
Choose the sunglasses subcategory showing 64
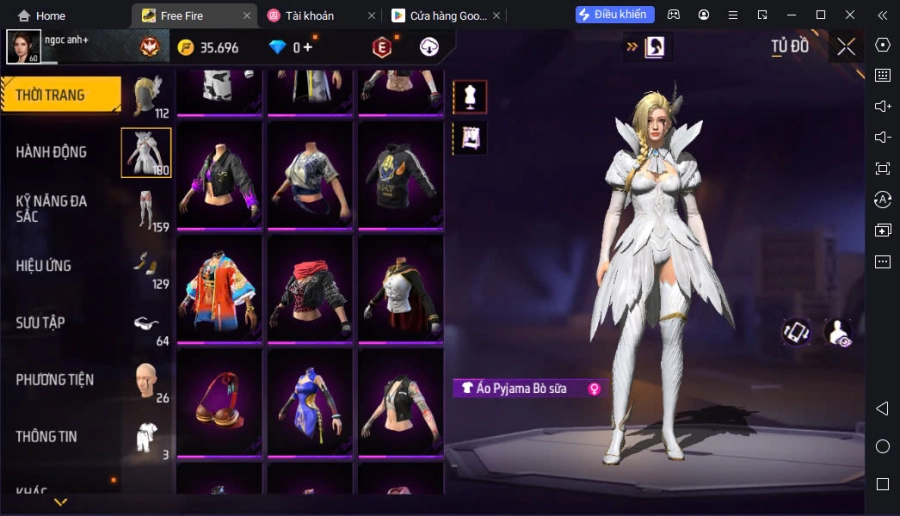click(146, 324)
